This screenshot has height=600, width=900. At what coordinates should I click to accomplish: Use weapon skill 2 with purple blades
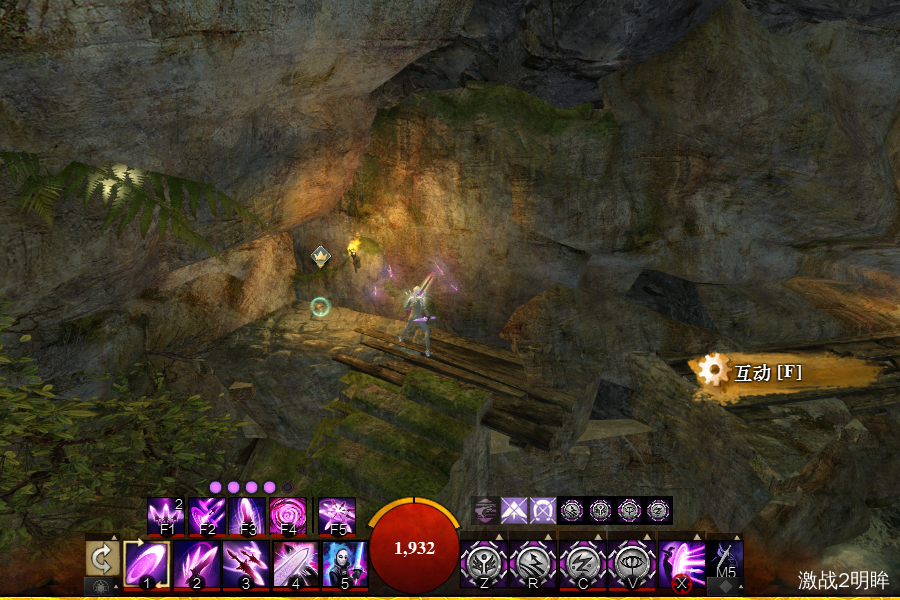pos(196,564)
